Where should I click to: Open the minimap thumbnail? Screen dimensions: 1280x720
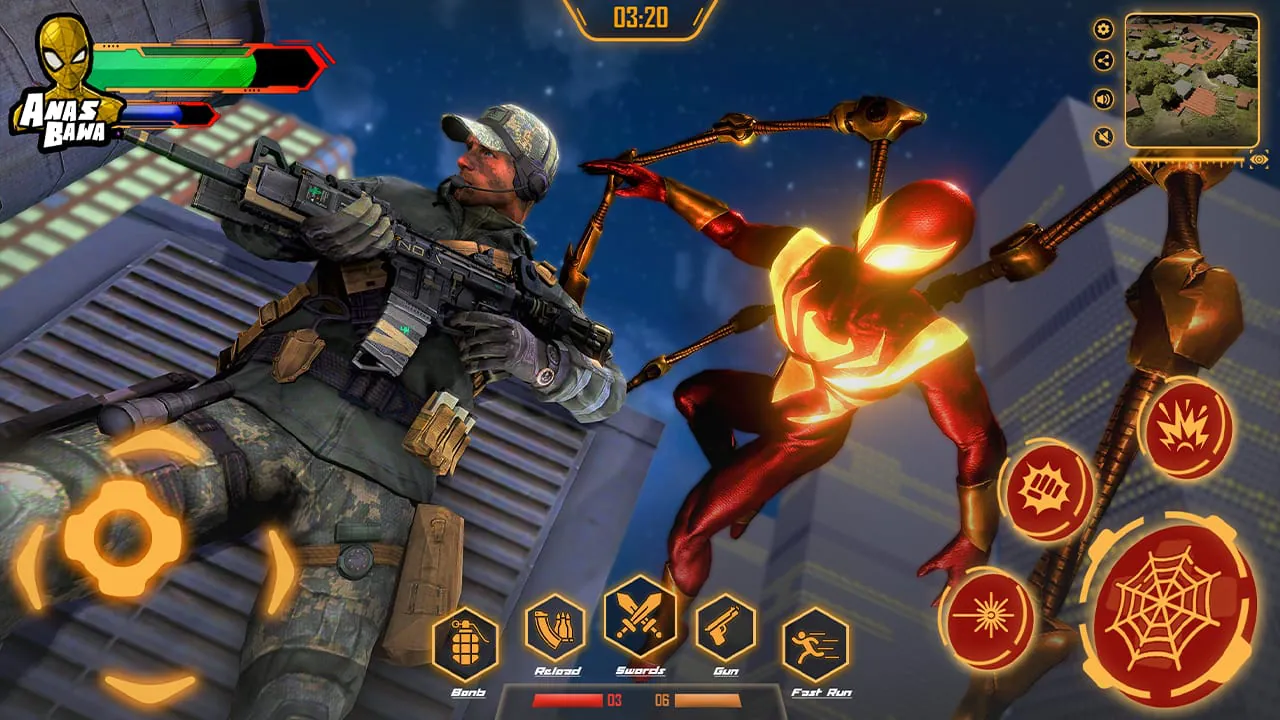coord(1191,80)
